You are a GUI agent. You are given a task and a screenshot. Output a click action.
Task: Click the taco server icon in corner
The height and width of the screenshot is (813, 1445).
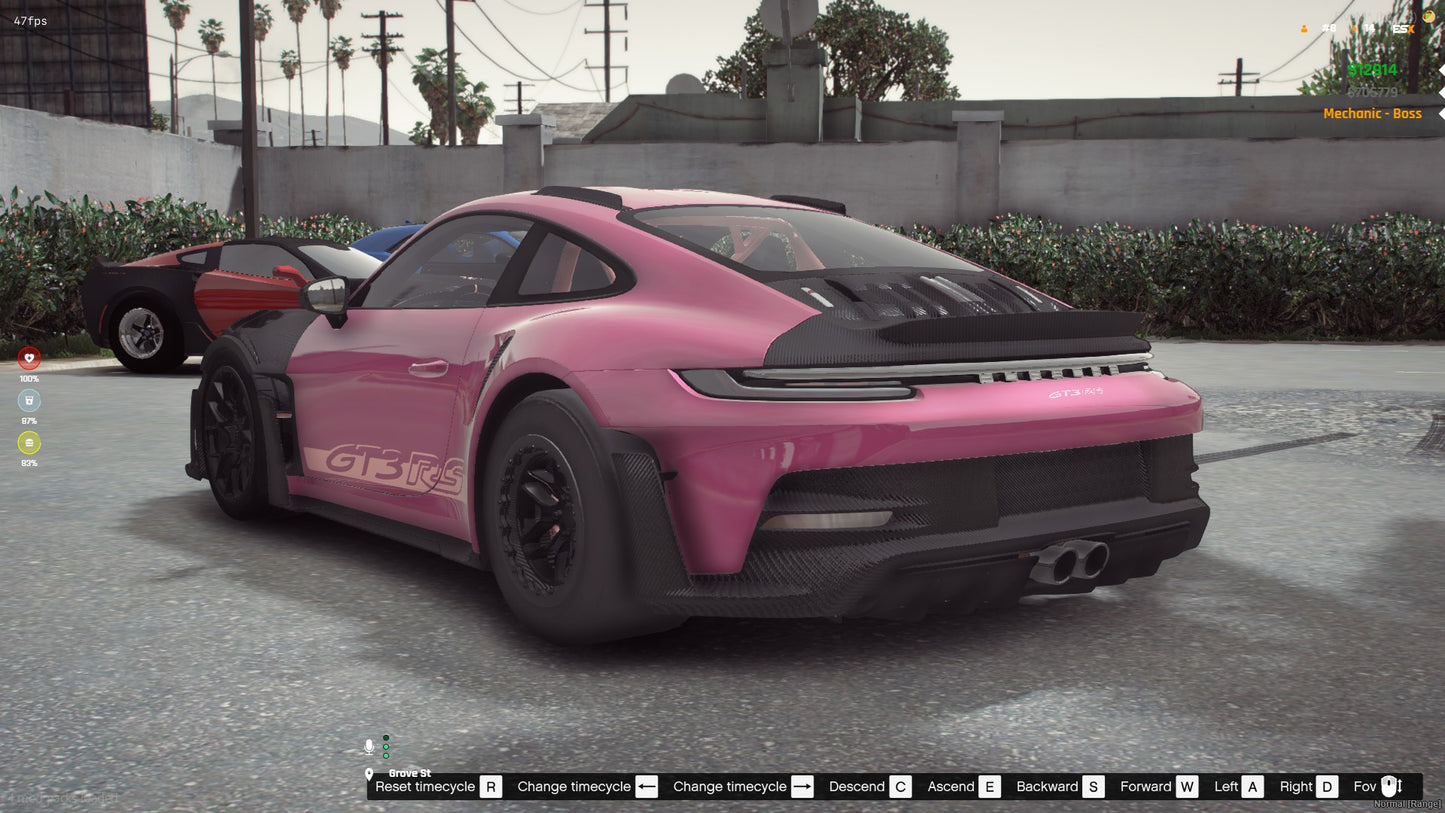[1429, 14]
